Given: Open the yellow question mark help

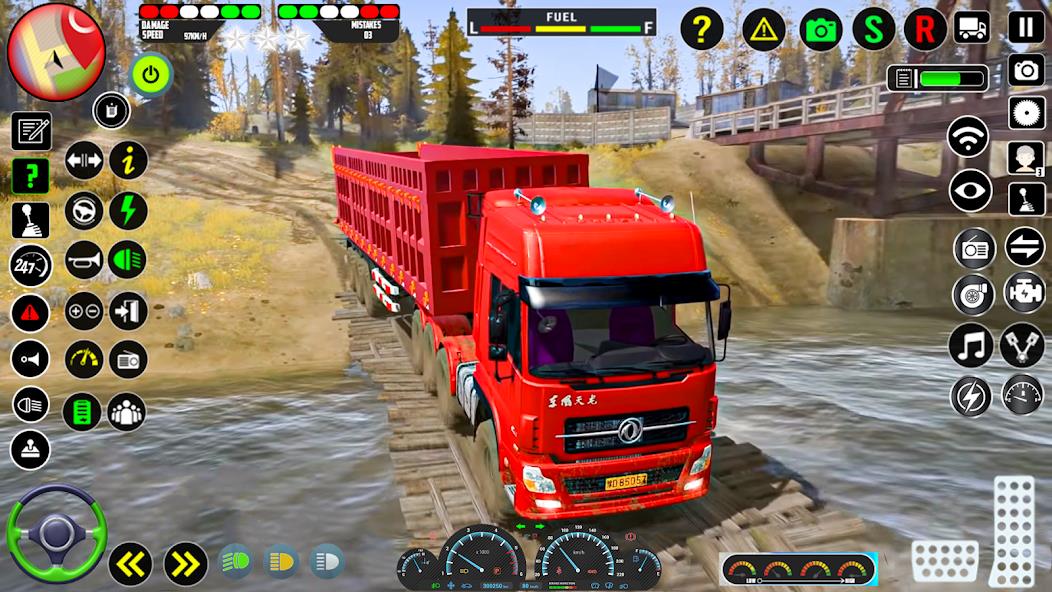Looking at the screenshot, I should 702,29.
